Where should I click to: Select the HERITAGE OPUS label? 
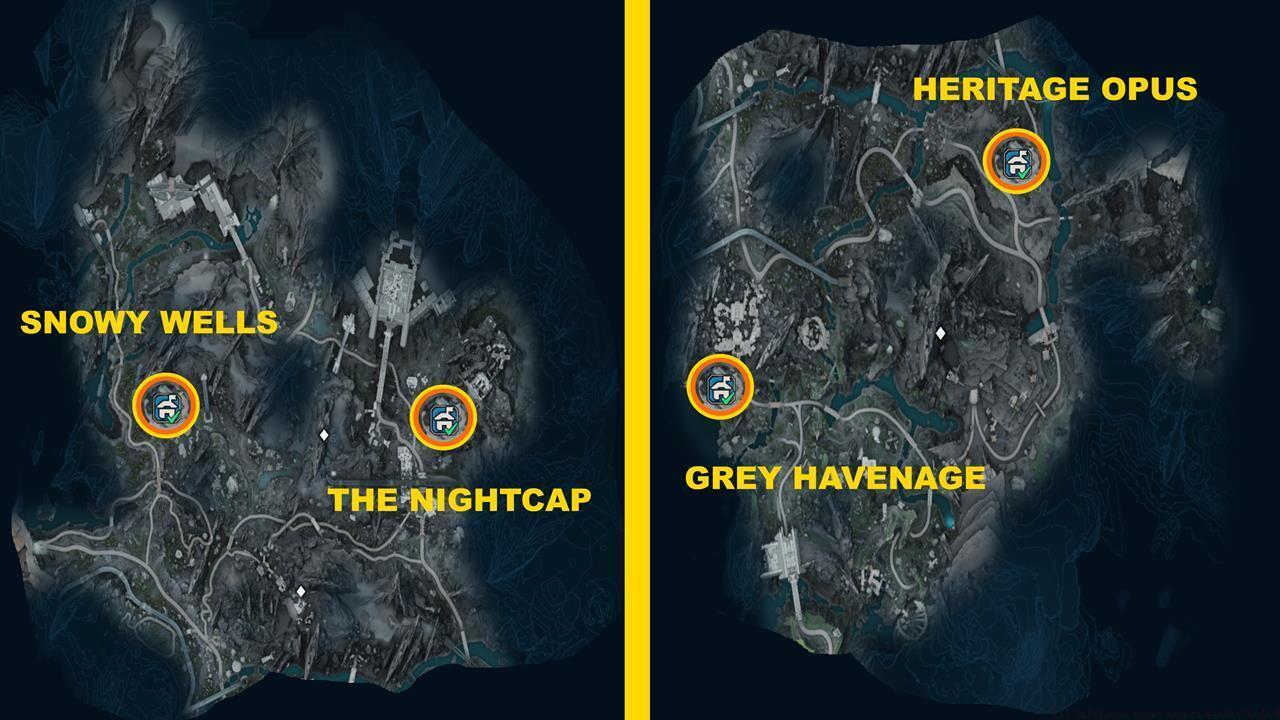tap(1057, 90)
